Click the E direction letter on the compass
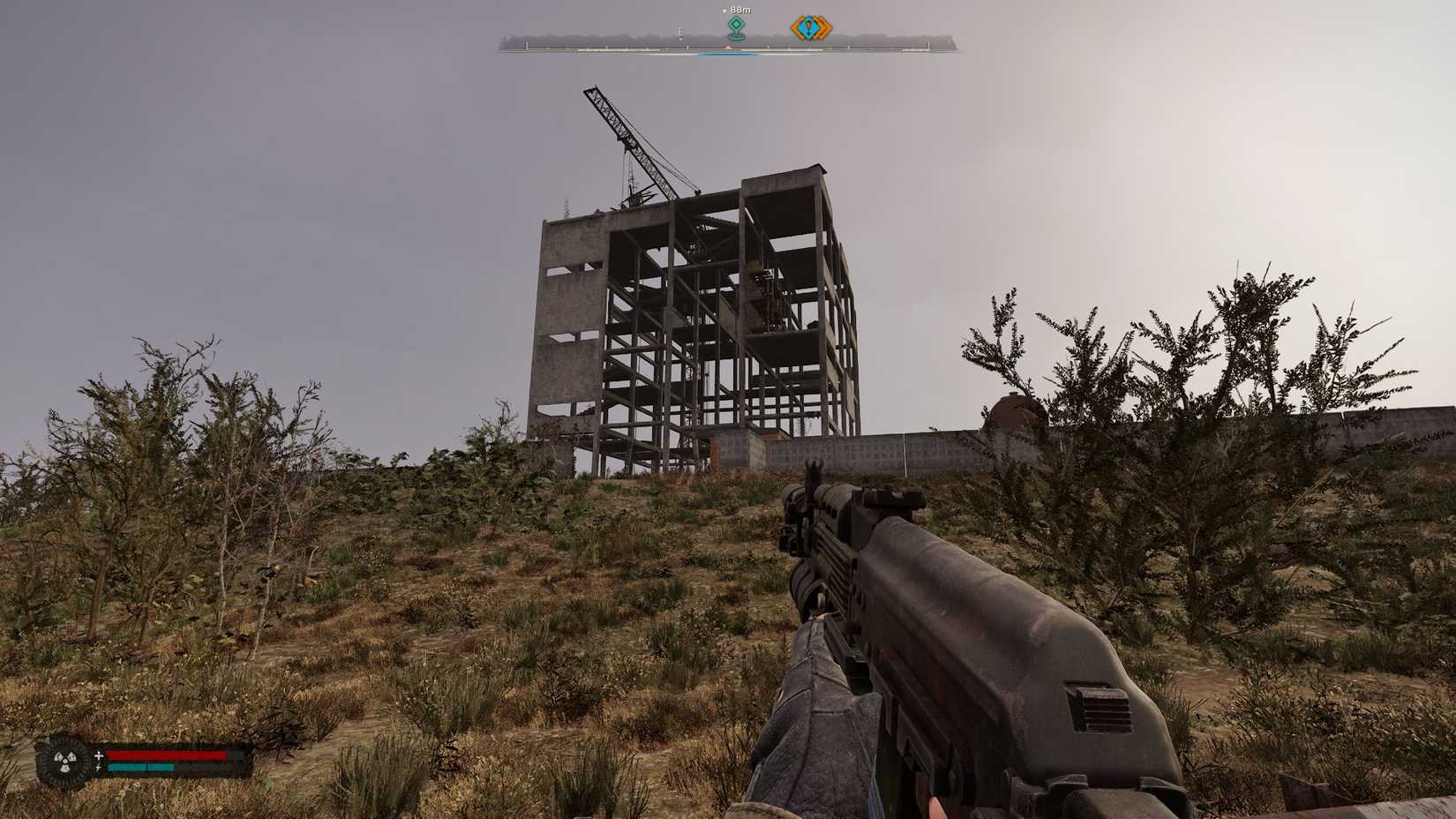Image resolution: width=1456 pixels, height=819 pixels. pyautogui.click(x=680, y=33)
